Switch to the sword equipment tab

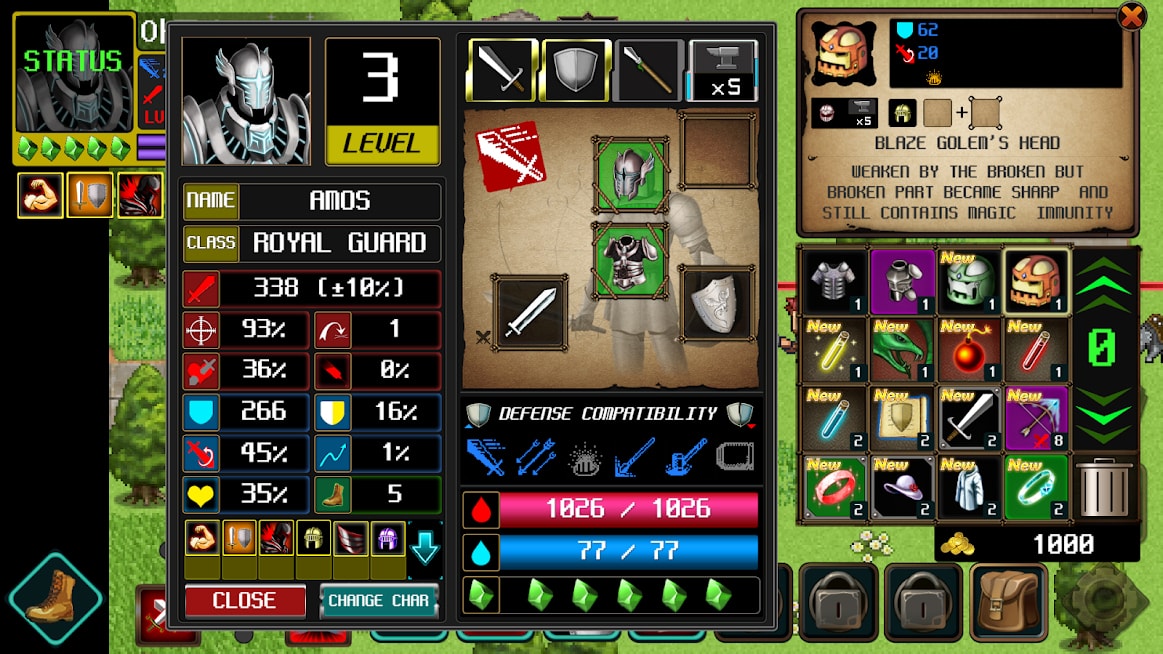[502, 70]
